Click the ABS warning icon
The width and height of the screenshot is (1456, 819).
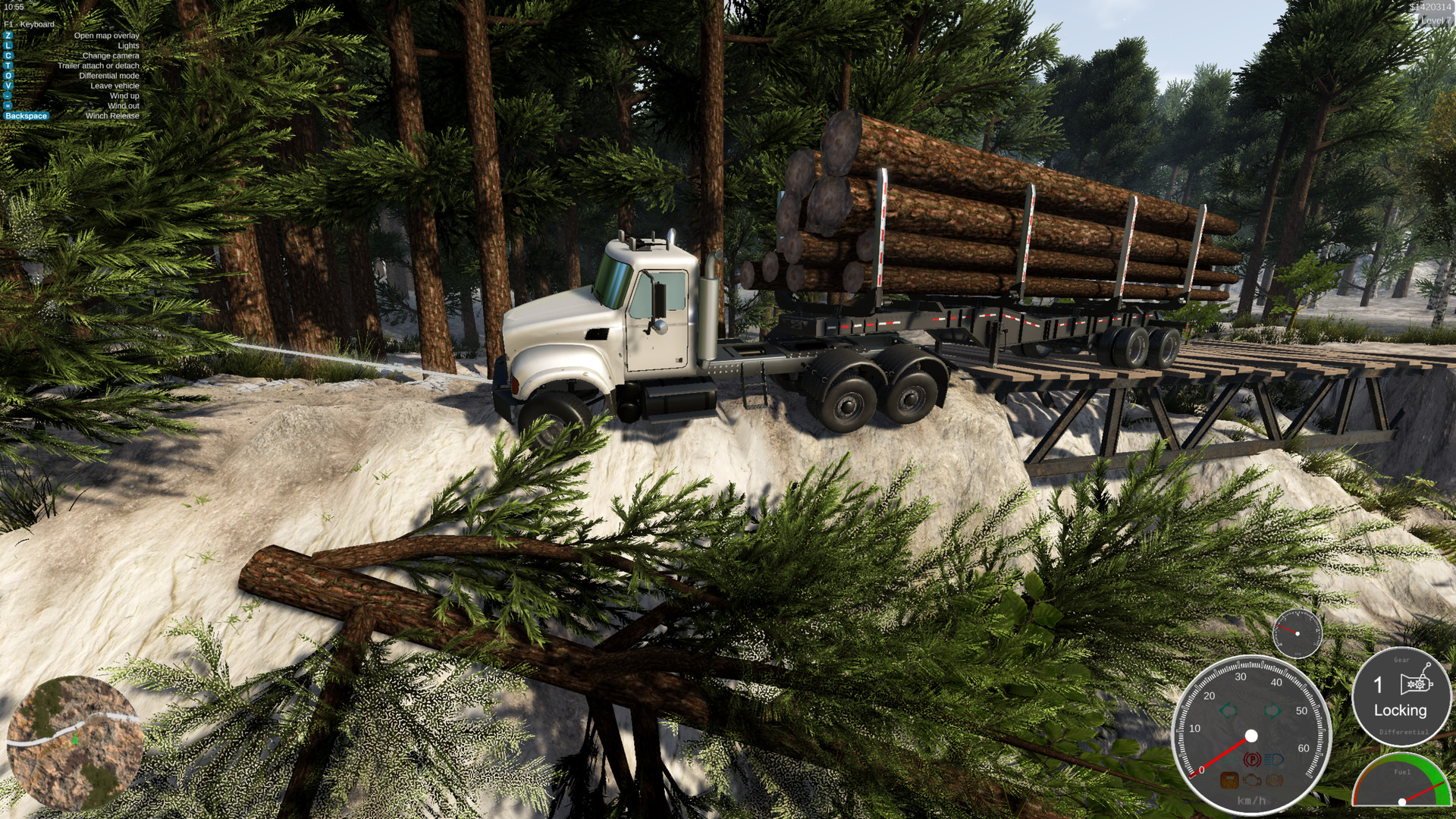1272,780
